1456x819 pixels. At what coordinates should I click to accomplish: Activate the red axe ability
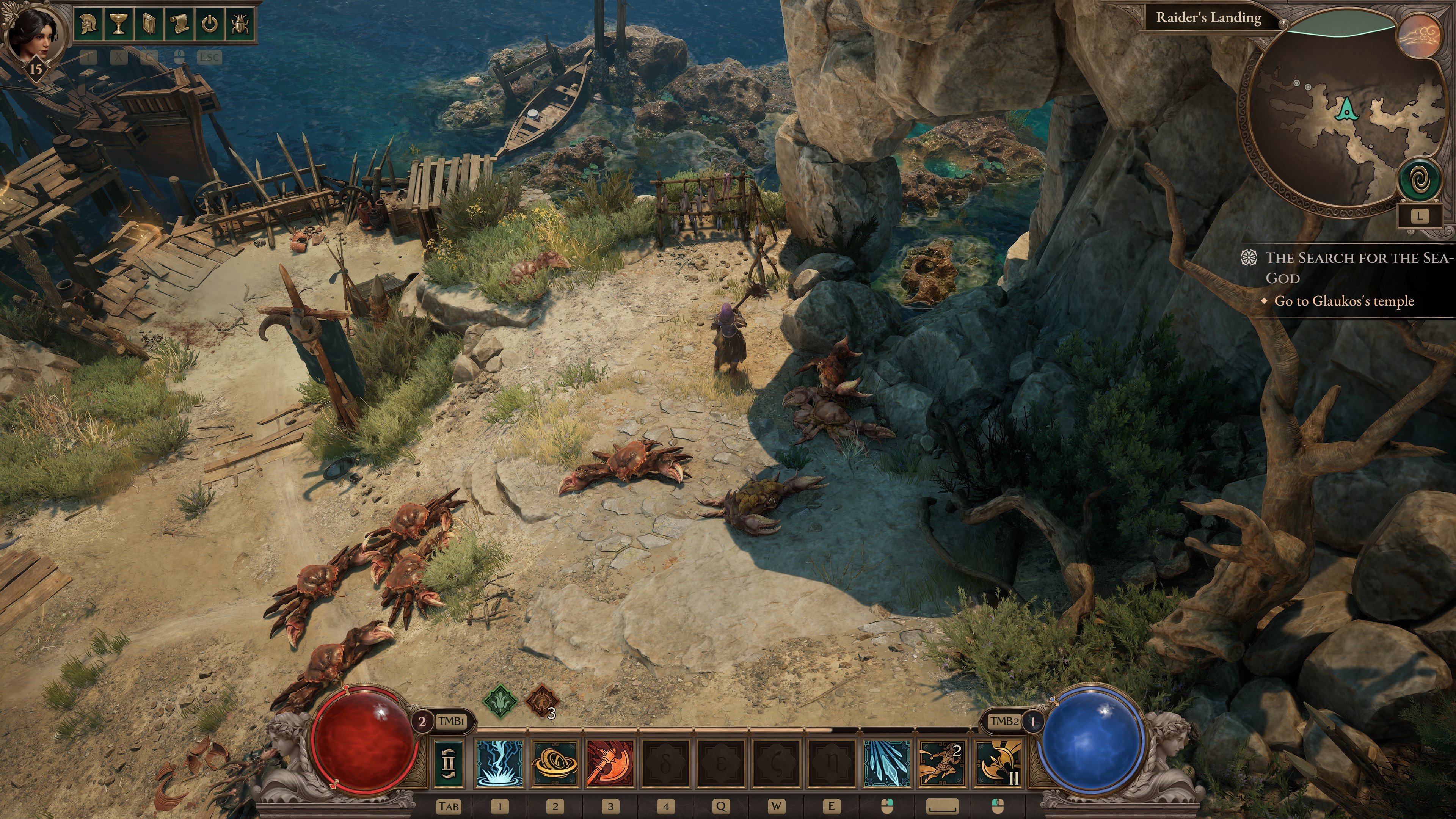click(x=610, y=763)
